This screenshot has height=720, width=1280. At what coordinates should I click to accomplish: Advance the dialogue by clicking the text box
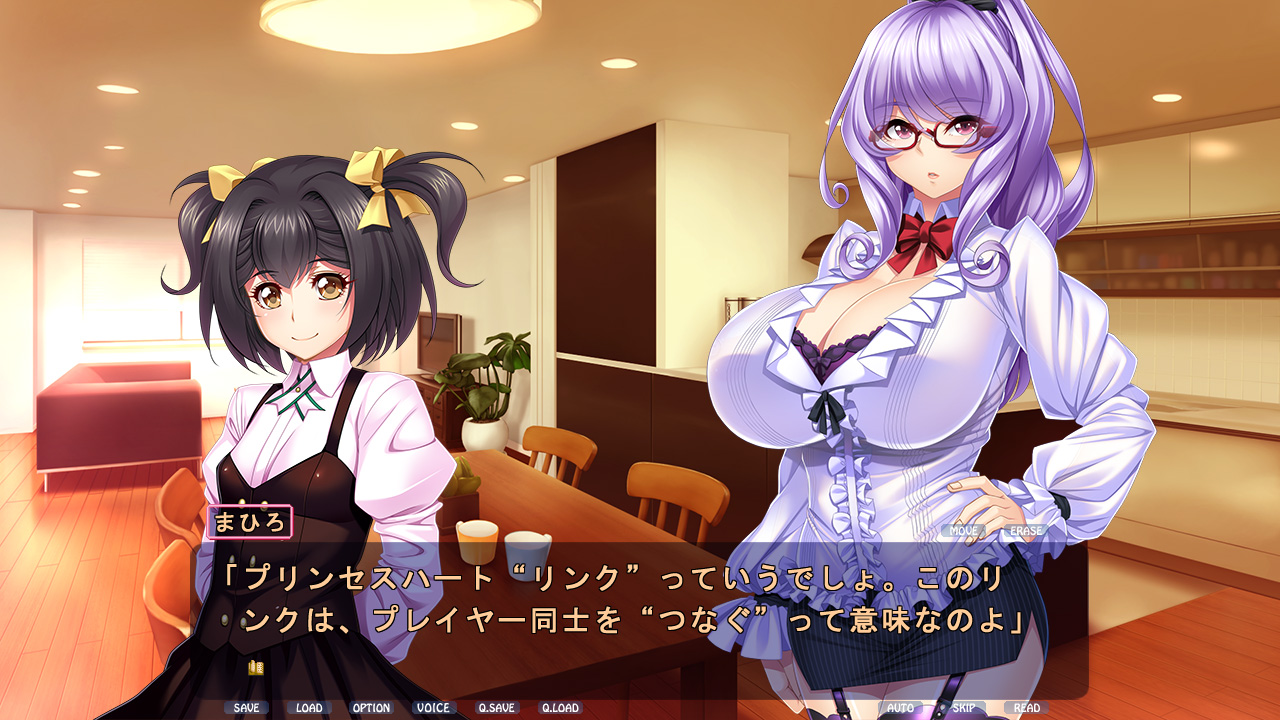(x=638, y=620)
